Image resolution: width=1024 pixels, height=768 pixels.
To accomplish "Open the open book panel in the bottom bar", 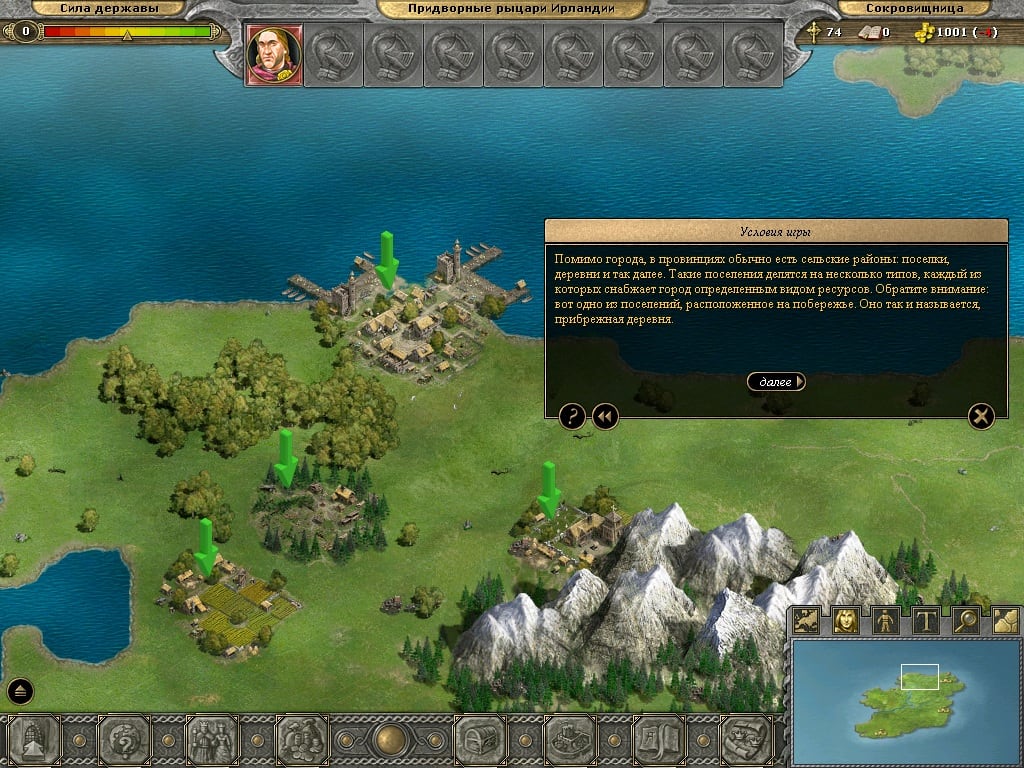I will [658, 741].
